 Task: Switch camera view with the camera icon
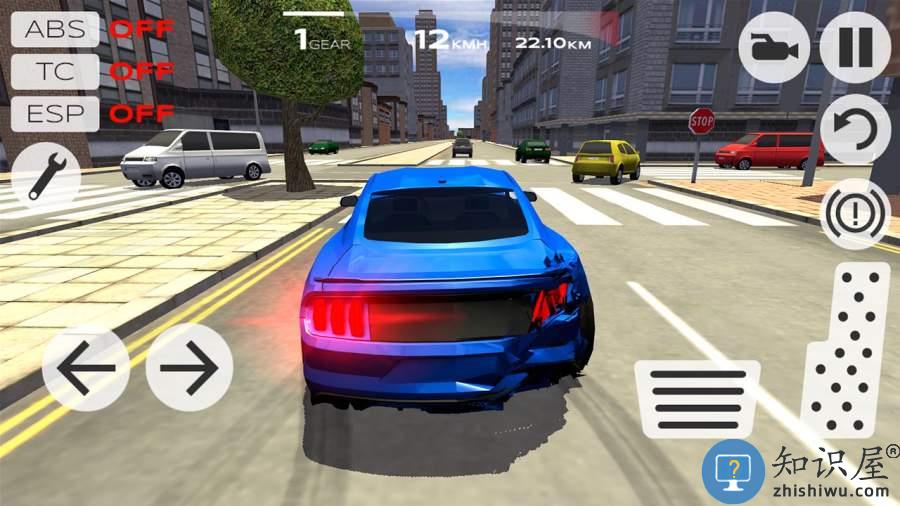(x=774, y=47)
